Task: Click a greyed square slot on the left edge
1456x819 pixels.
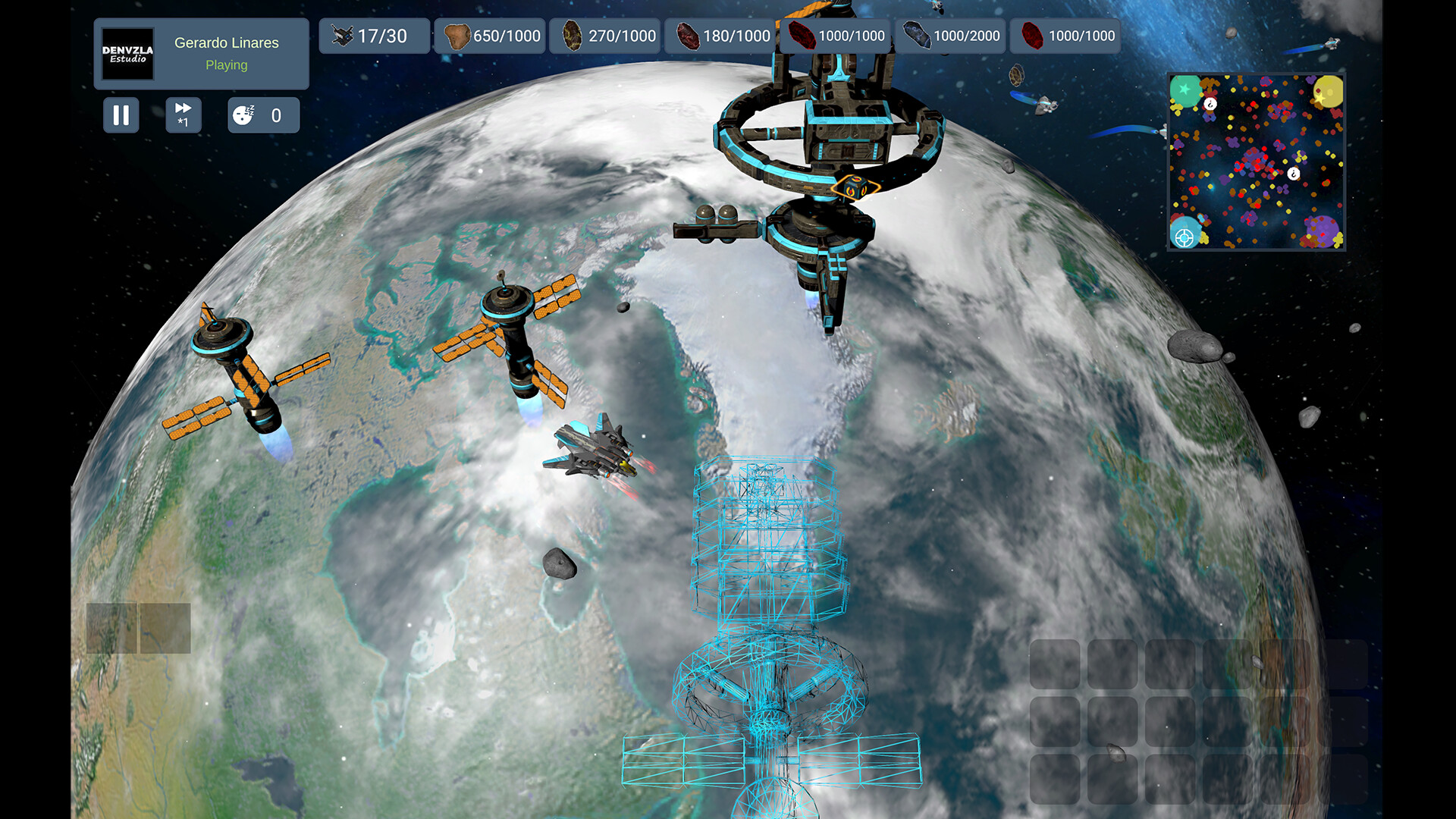Action: click(110, 628)
